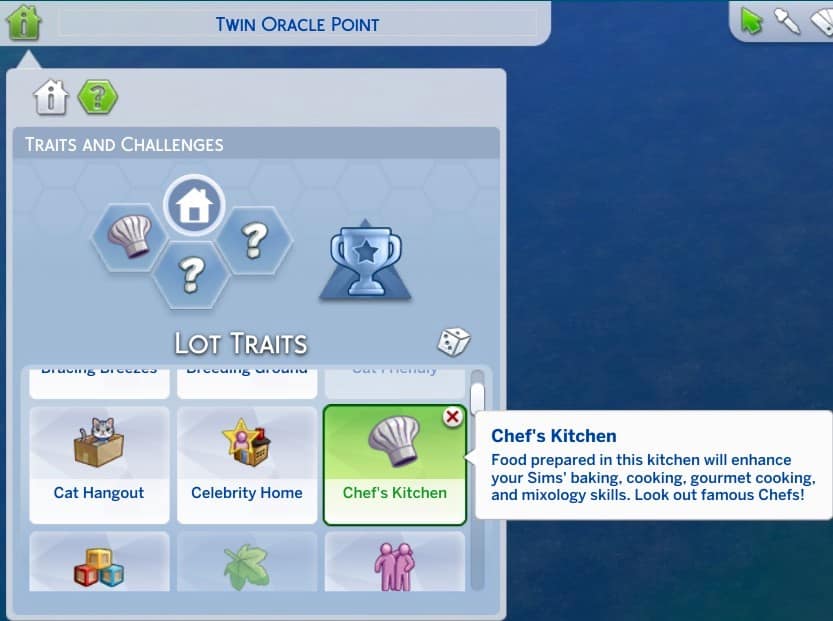The height and width of the screenshot is (621, 833).
Task: Click the green lot info house button
Action: 24,22
